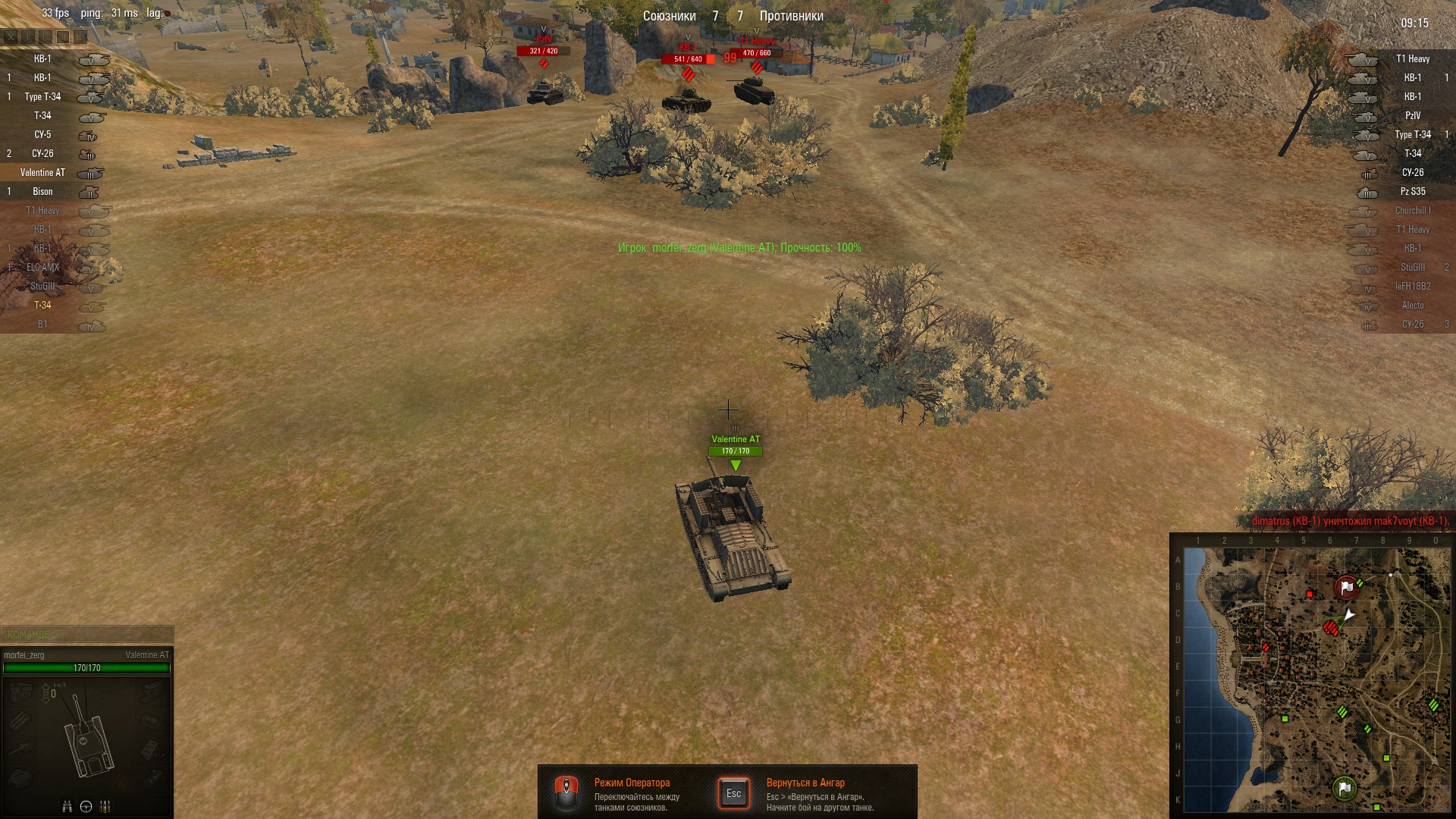
Task: Select Churchill I in the enemy list
Action: tap(1412, 211)
